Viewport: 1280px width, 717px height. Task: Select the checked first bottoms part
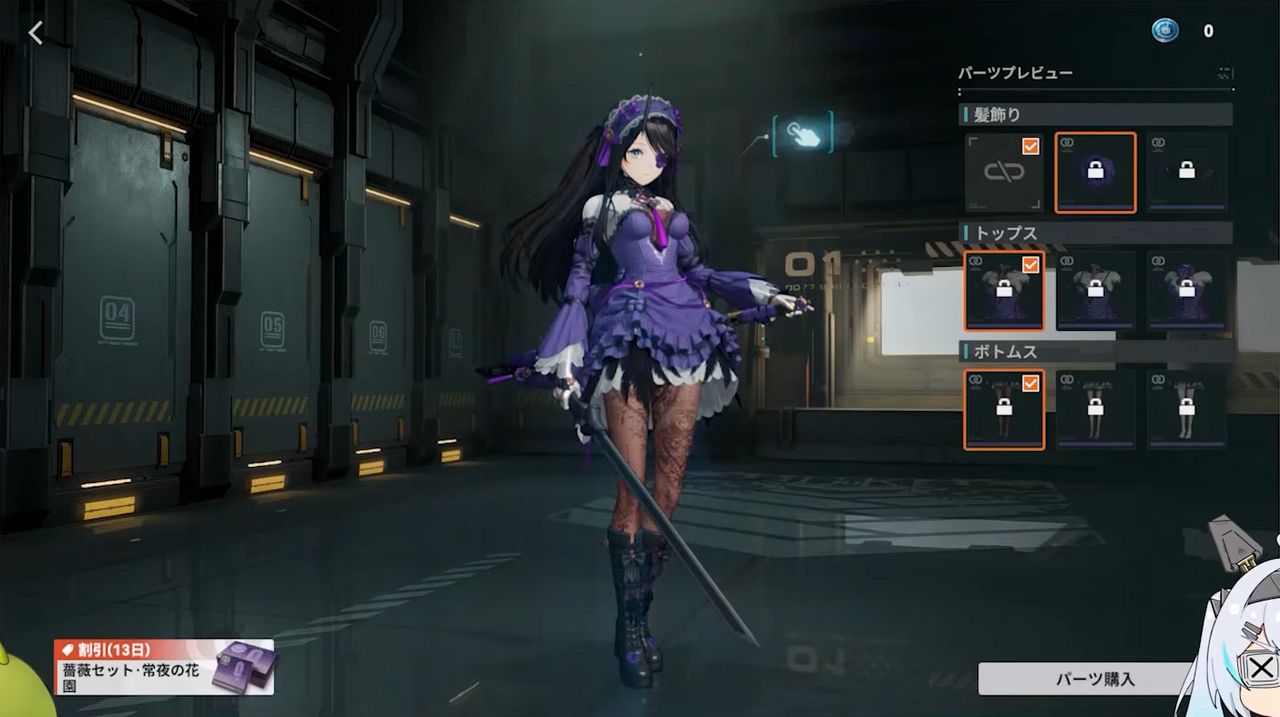1004,409
